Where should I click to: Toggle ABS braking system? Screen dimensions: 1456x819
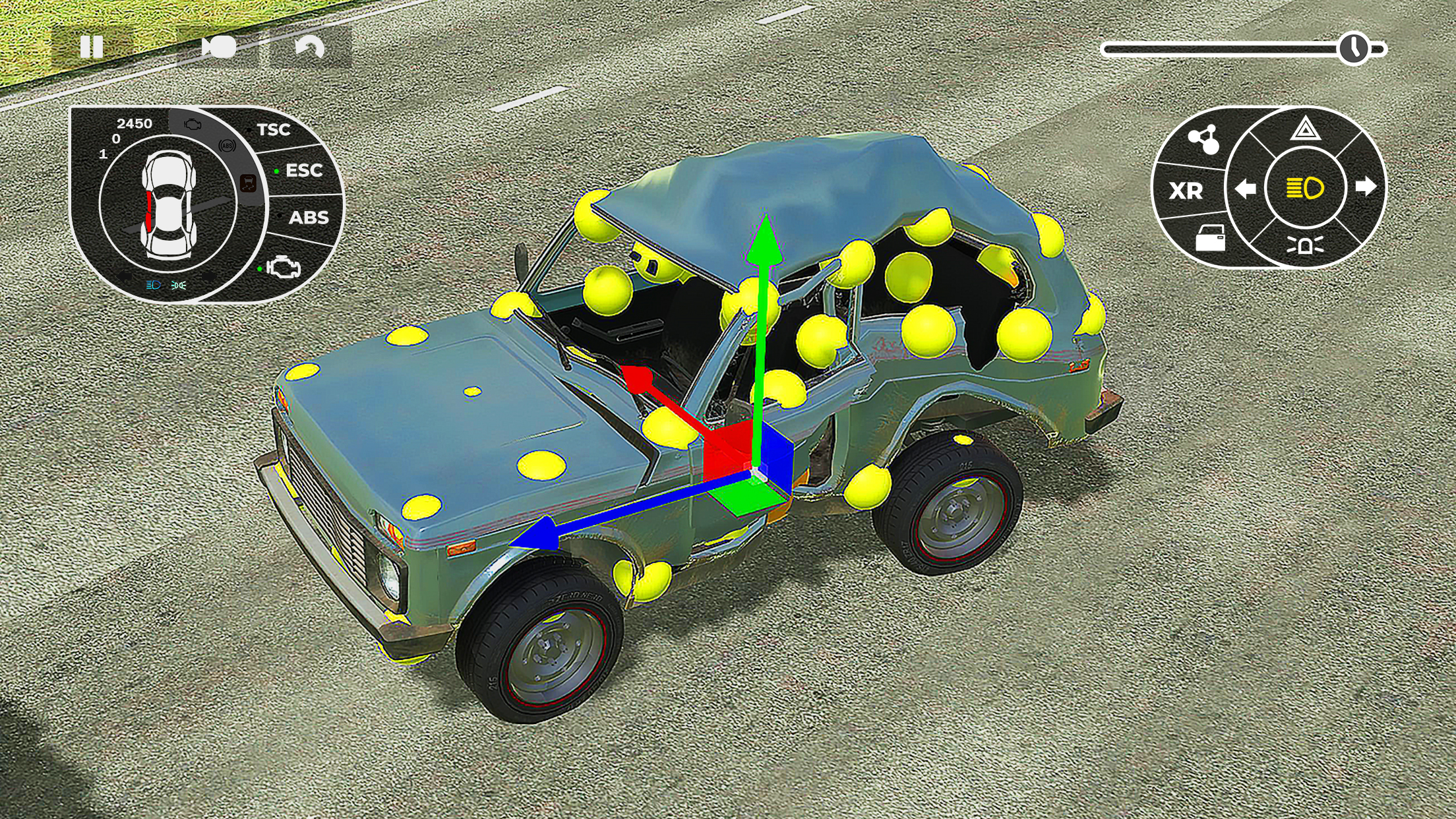[309, 217]
